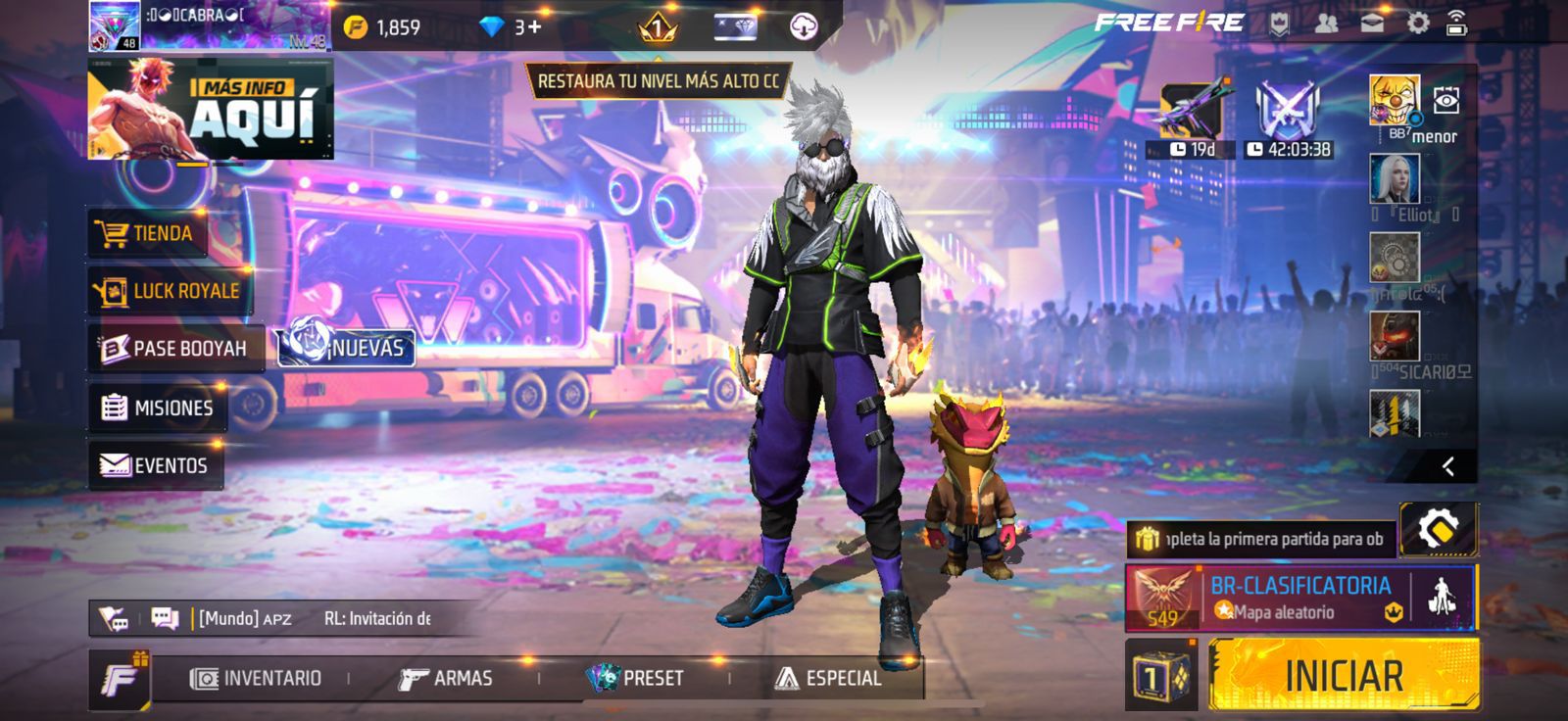1568x721 pixels.
Task: Open the Nuevas button
Action: 348,348
